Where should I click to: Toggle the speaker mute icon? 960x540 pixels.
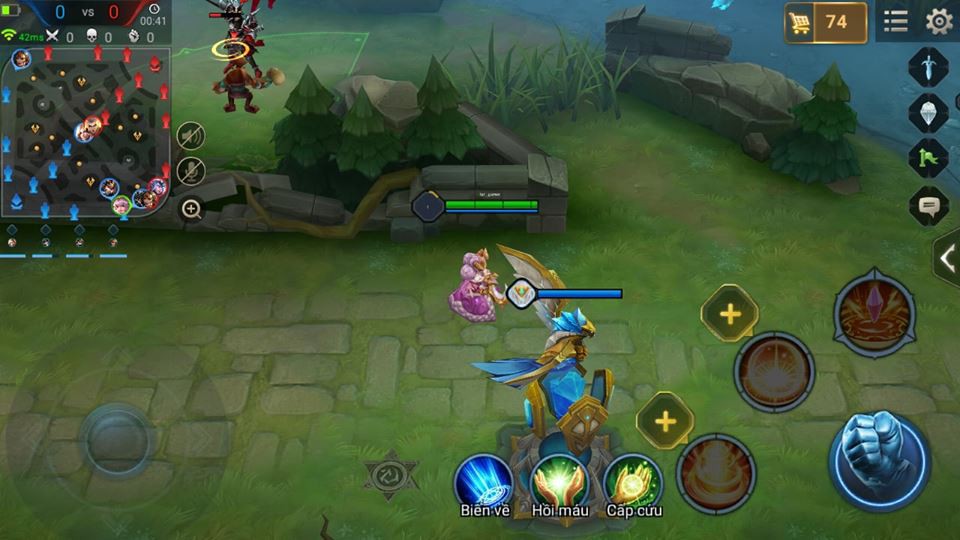[191, 135]
